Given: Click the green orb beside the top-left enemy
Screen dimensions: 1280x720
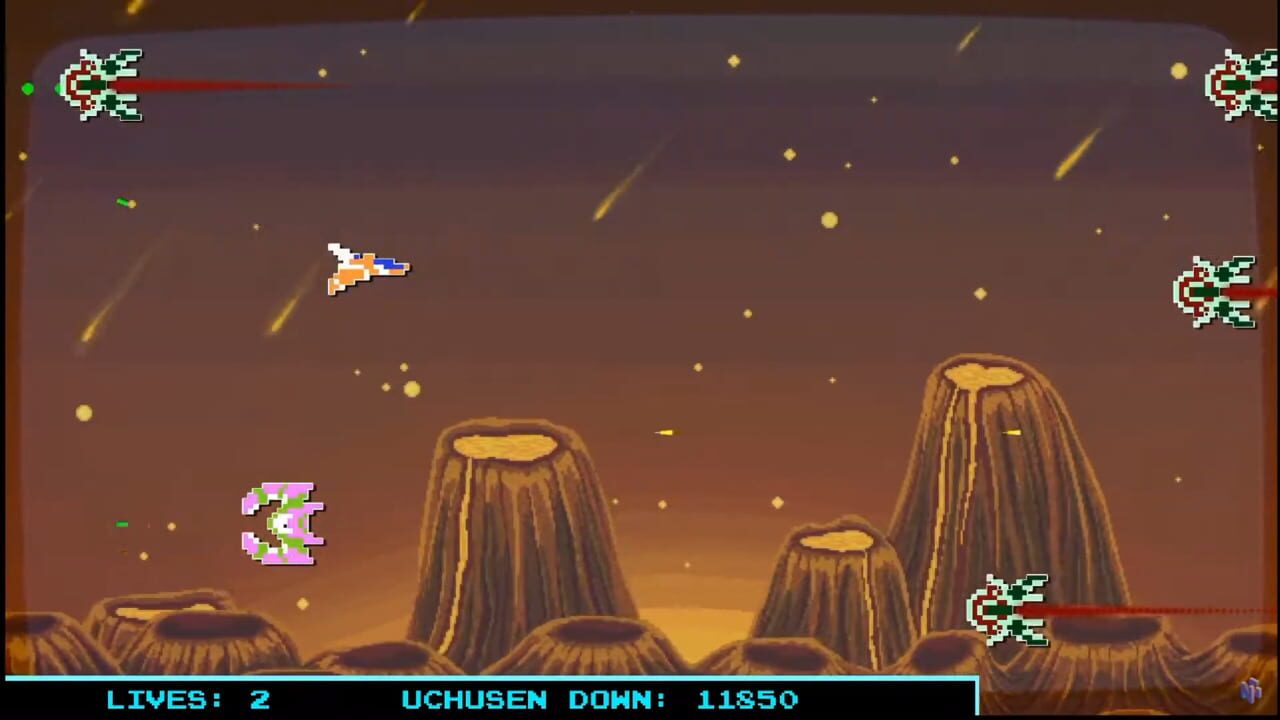Looking at the screenshot, I should [x=28, y=89].
